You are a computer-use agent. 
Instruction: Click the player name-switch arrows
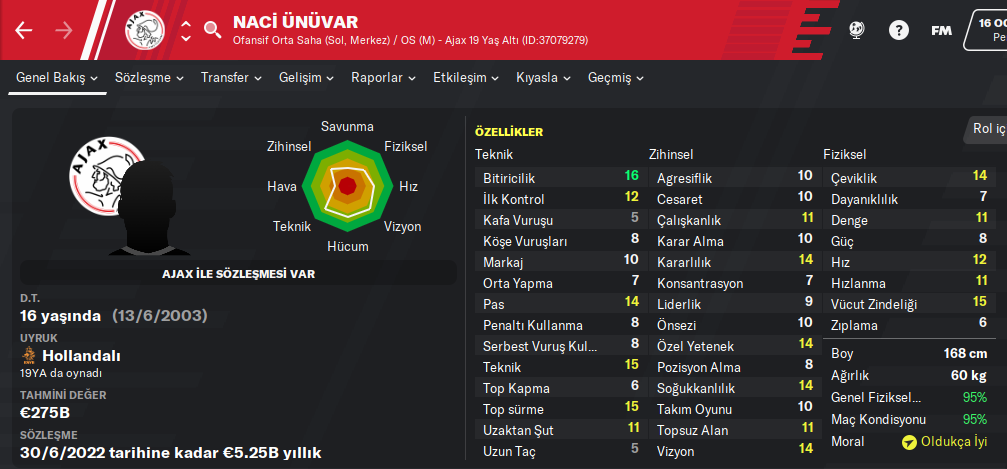pos(185,30)
